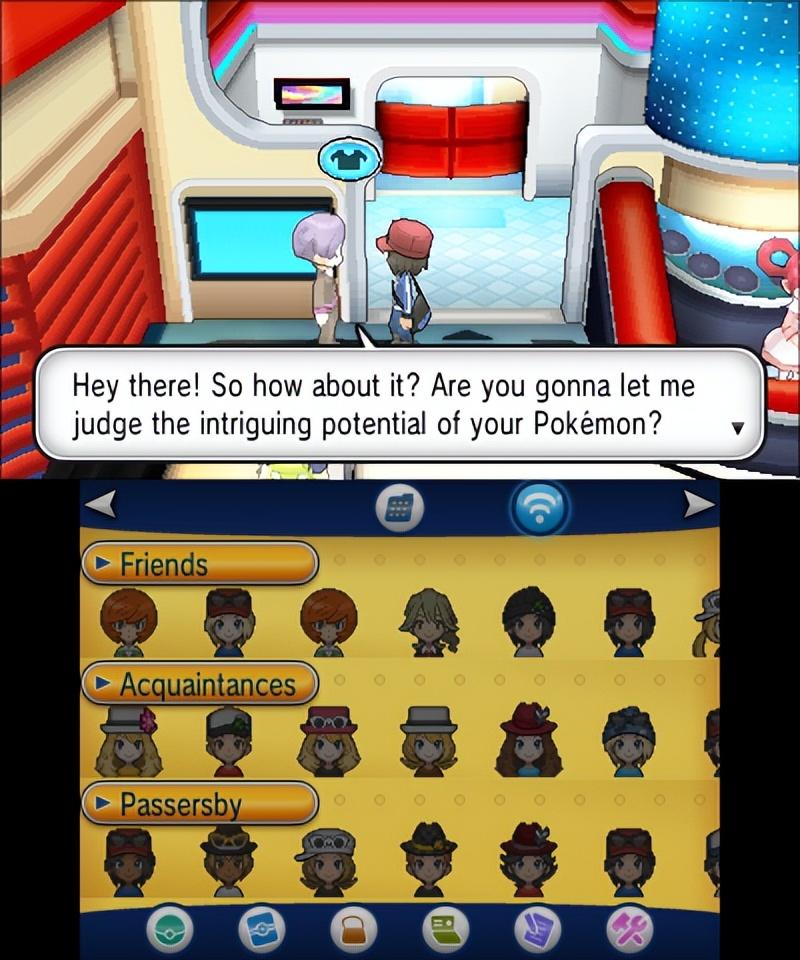The image size is (800, 960).
Task: Select the blonde hatless friend avatar
Action: tap(428, 622)
